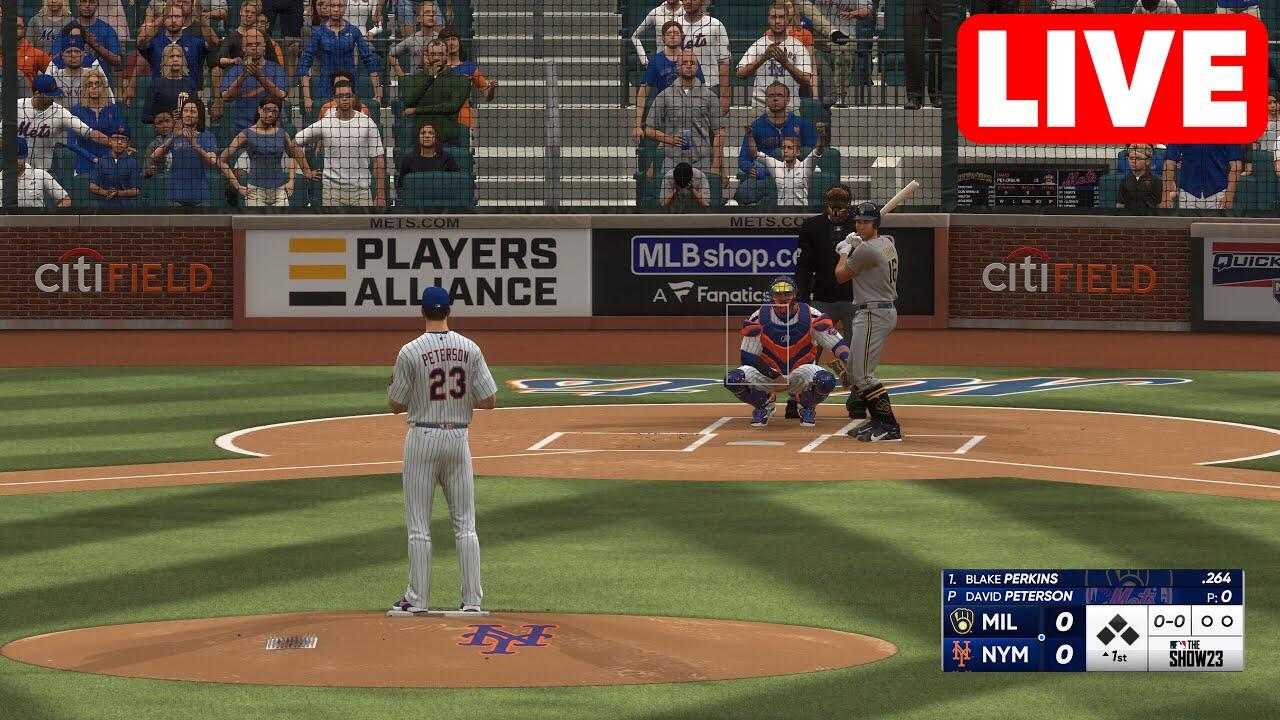Click the Brewers logo beside MIL
The height and width of the screenshot is (720, 1280).
pos(961,621)
